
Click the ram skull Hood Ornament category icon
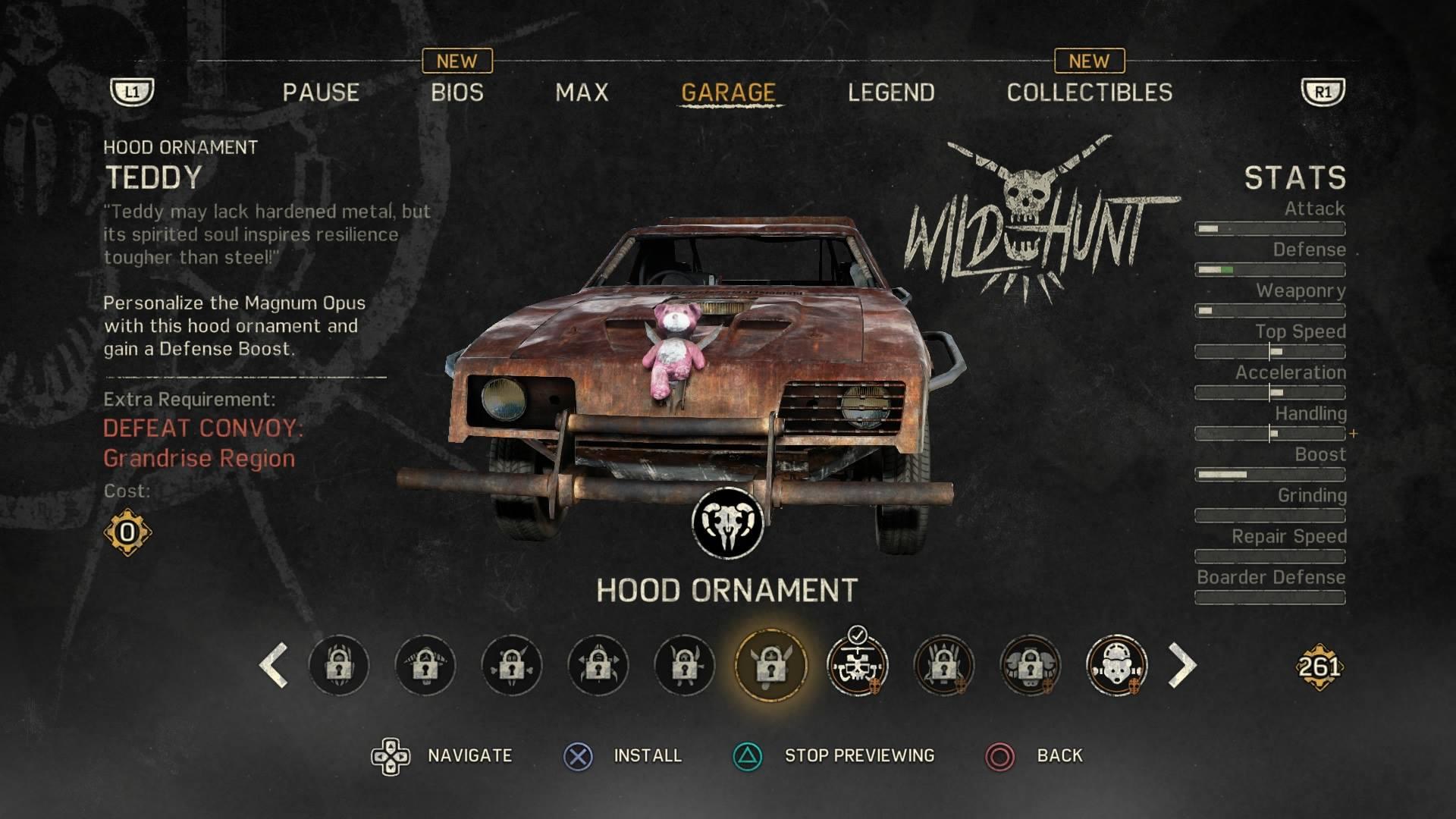click(x=727, y=523)
